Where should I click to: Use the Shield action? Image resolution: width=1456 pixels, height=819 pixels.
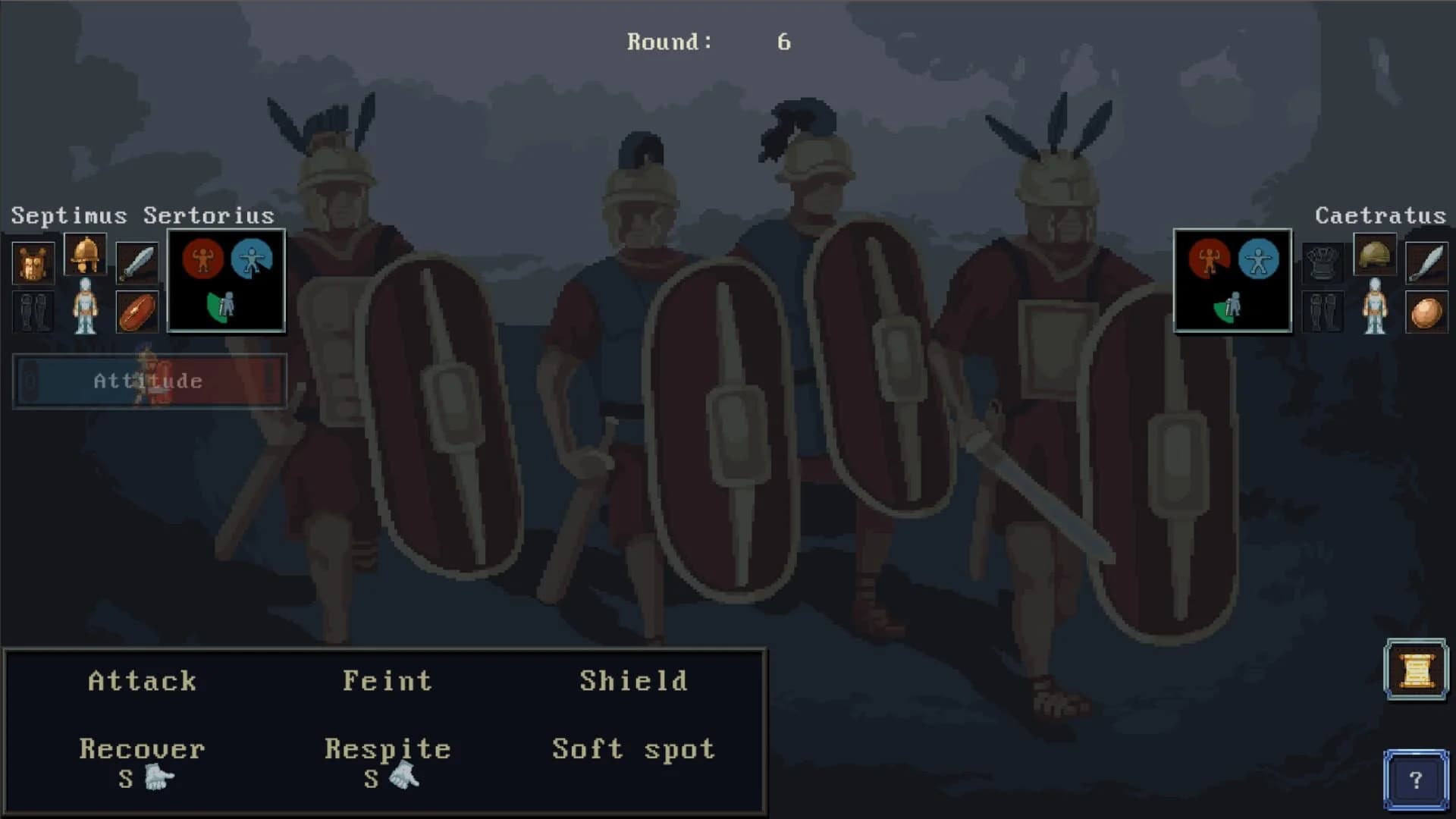click(634, 680)
